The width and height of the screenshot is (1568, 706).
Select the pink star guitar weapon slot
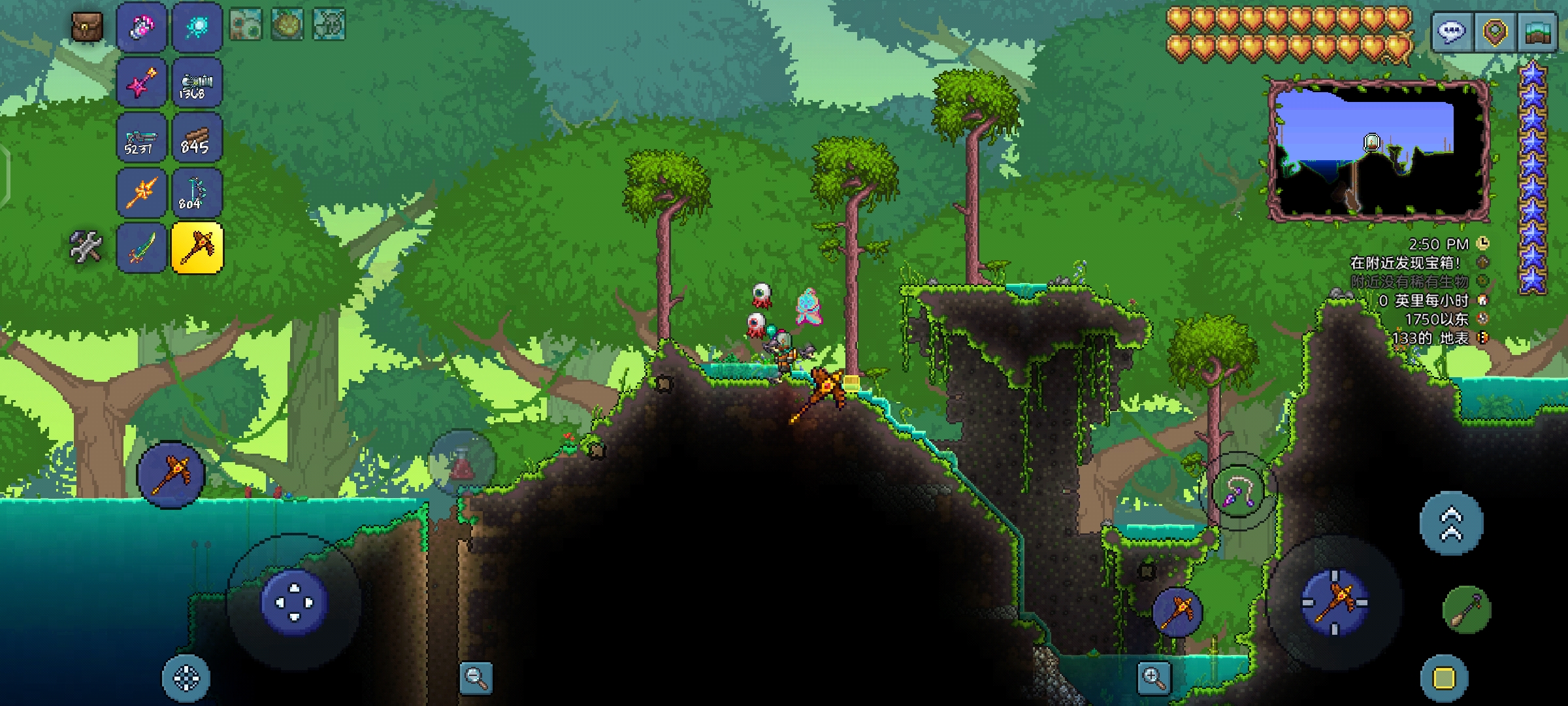[x=142, y=83]
